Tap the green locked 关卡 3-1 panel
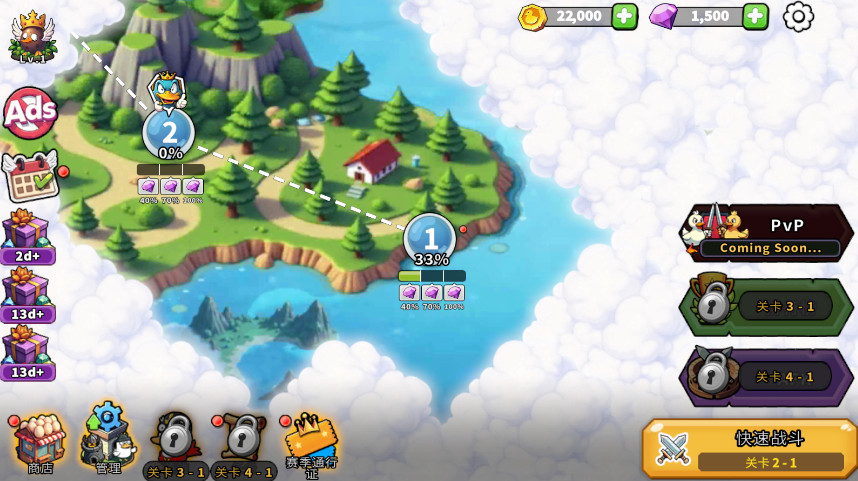858x481 pixels. (x=768, y=307)
